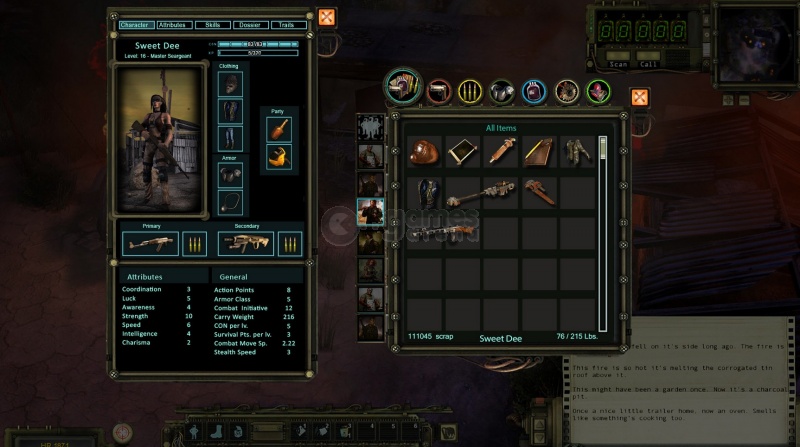Show the all-items inventory filter
Screen dimensions: 800x447
click(x=403, y=87)
